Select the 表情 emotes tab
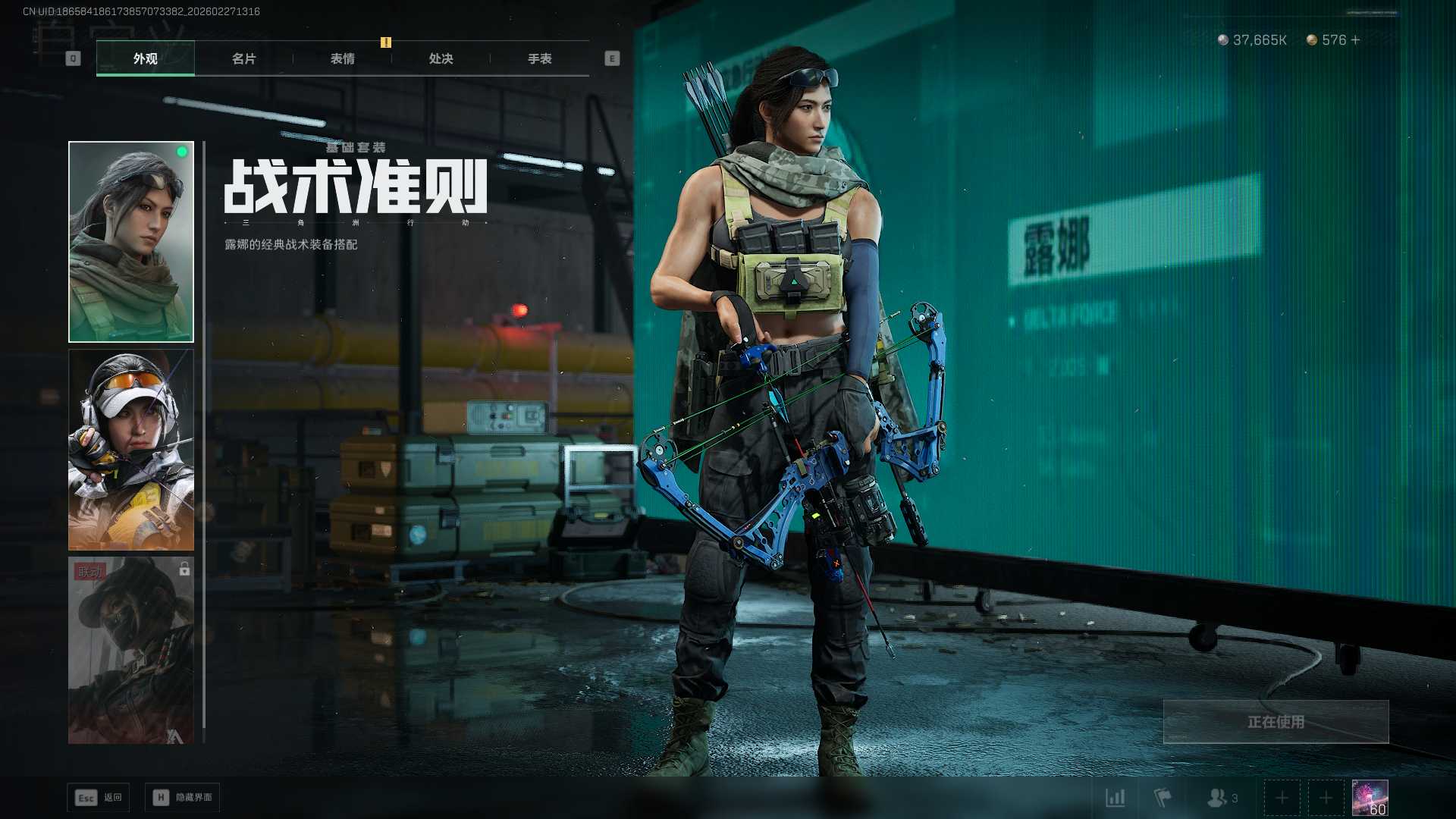This screenshot has width=1456, height=819. [x=342, y=58]
